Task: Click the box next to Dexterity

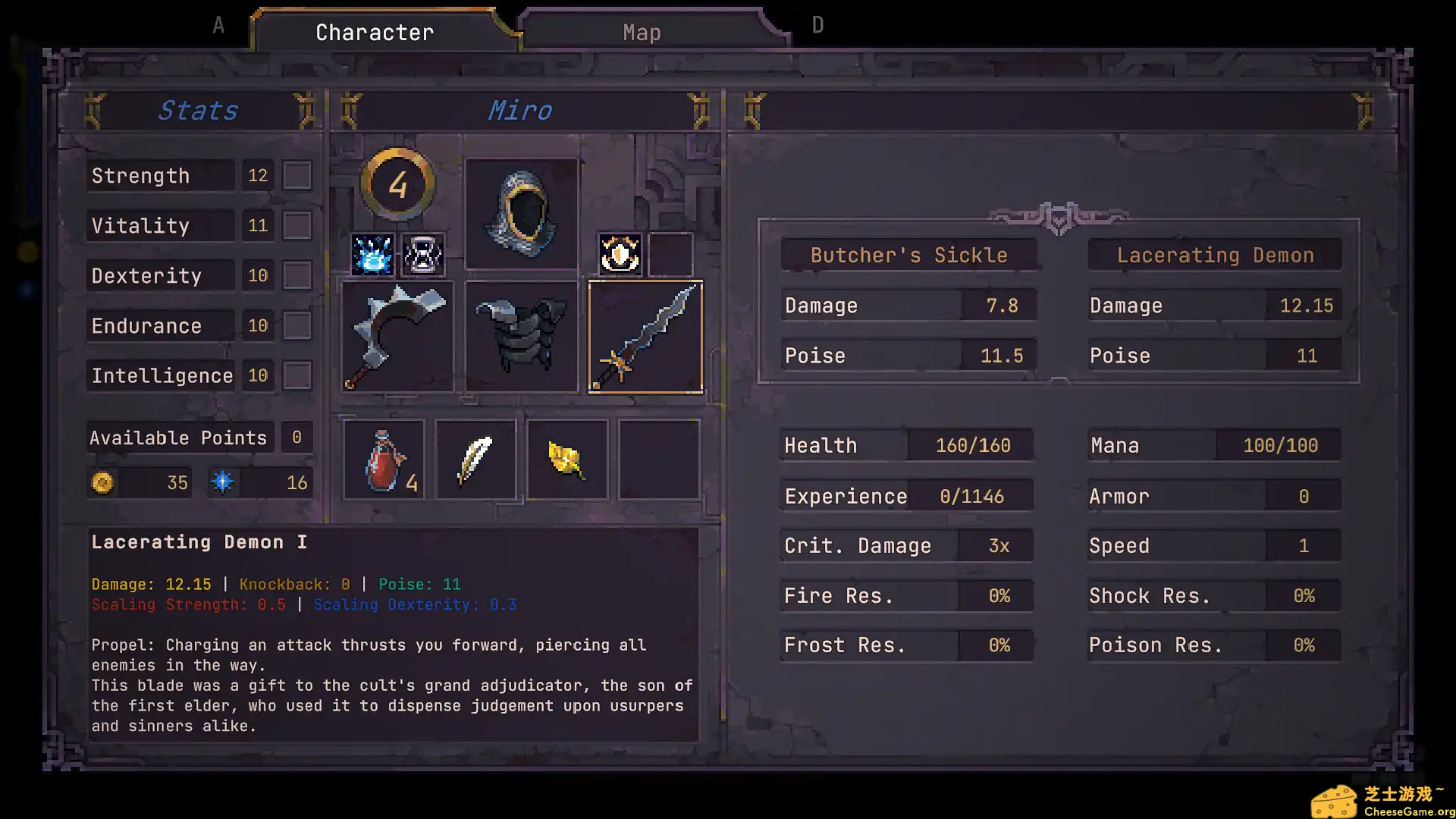Action: tap(297, 276)
